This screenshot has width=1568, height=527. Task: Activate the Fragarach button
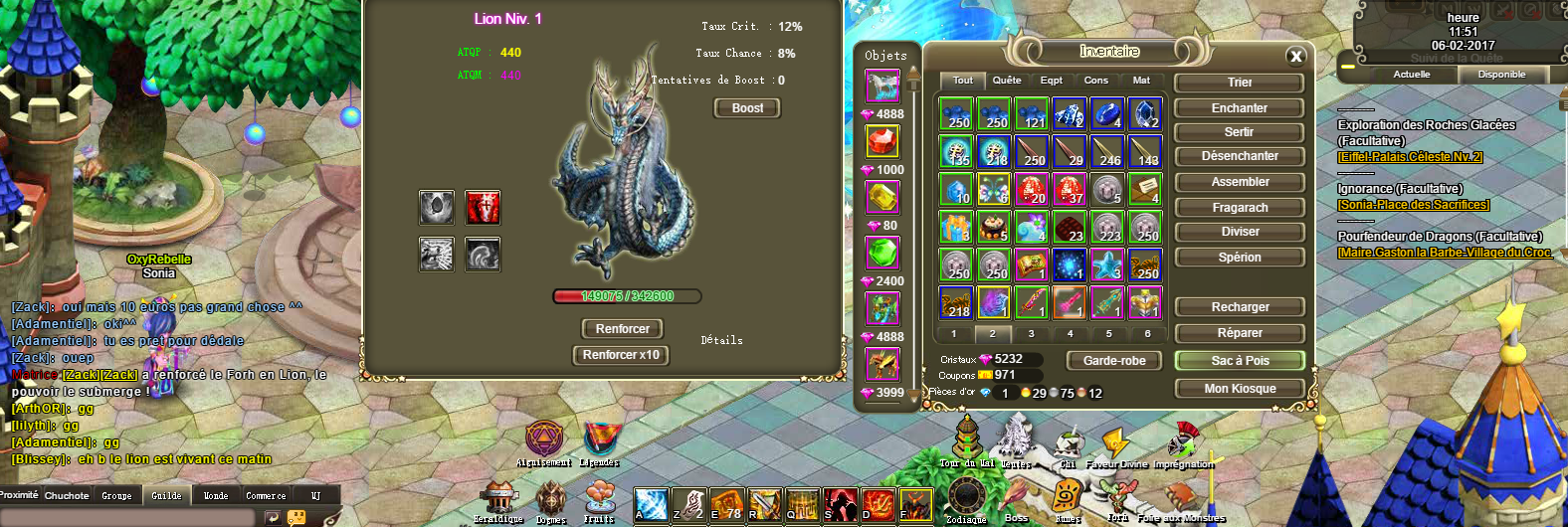click(1239, 208)
